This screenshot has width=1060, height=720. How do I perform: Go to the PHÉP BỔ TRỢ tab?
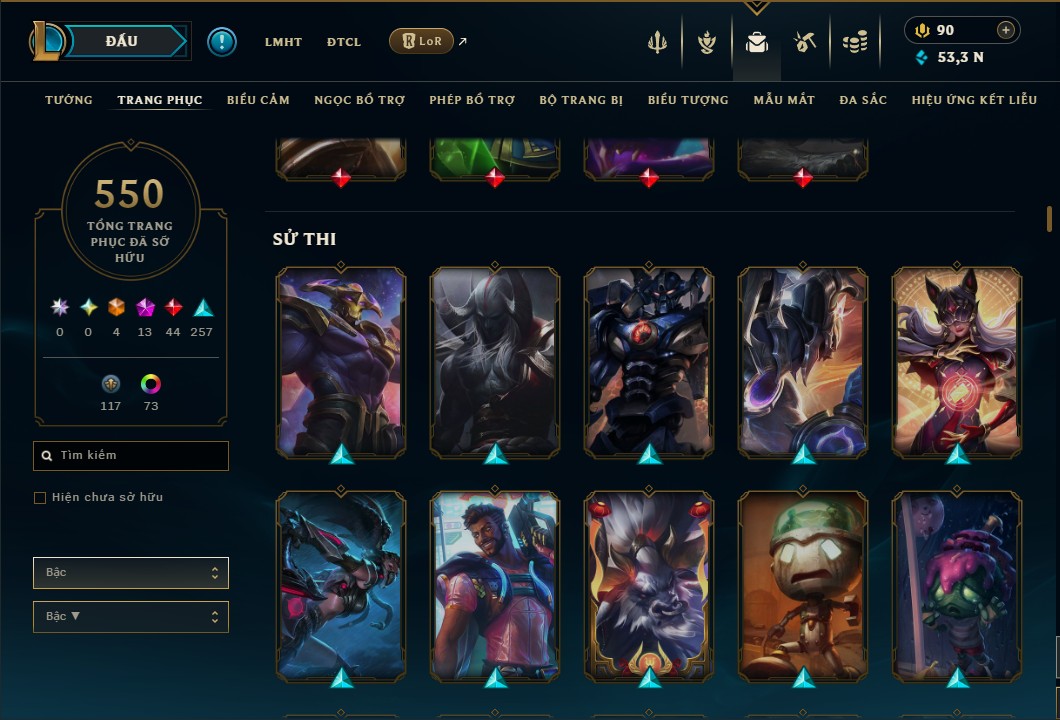(x=472, y=100)
